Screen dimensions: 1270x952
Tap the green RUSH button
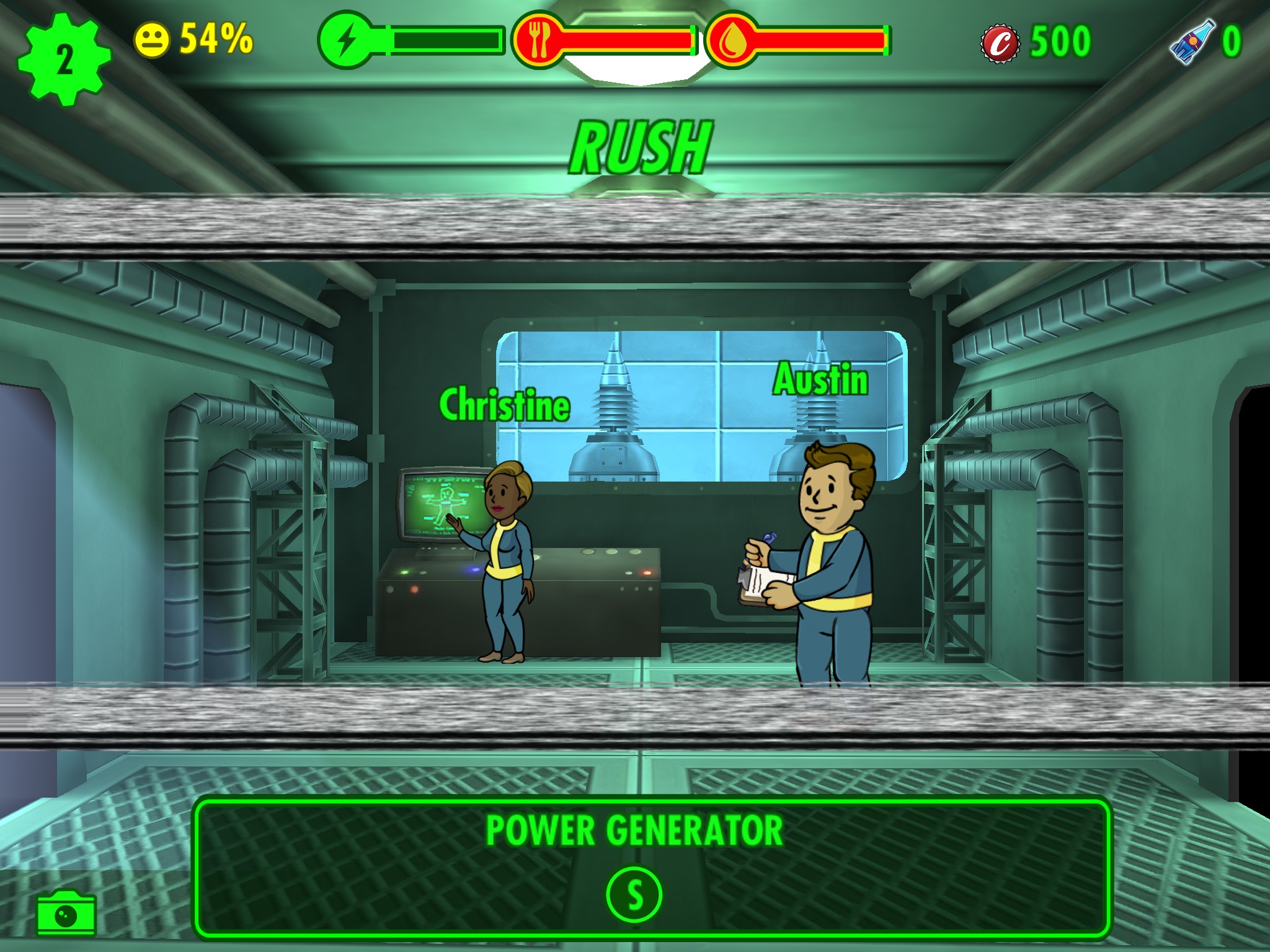click(641, 148)
